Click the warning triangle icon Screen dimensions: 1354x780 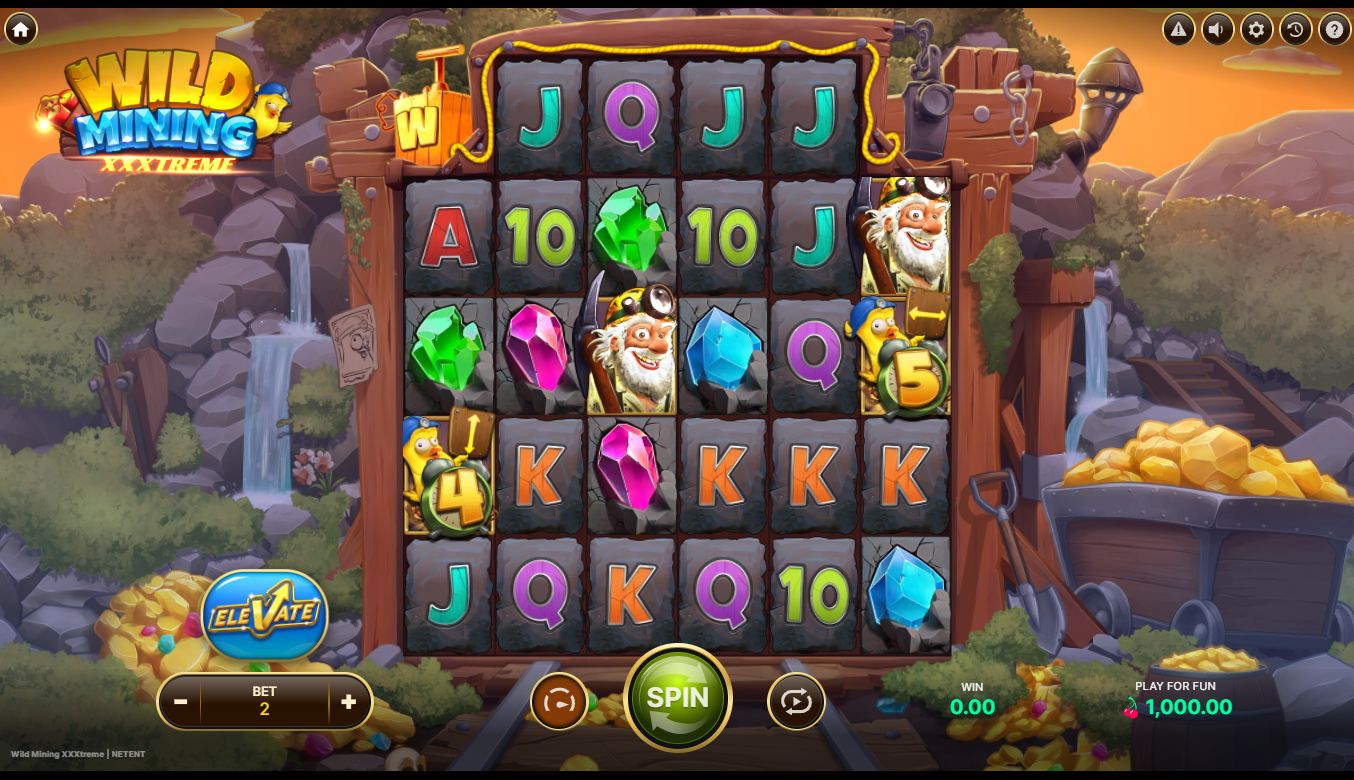click(1178, 29)
